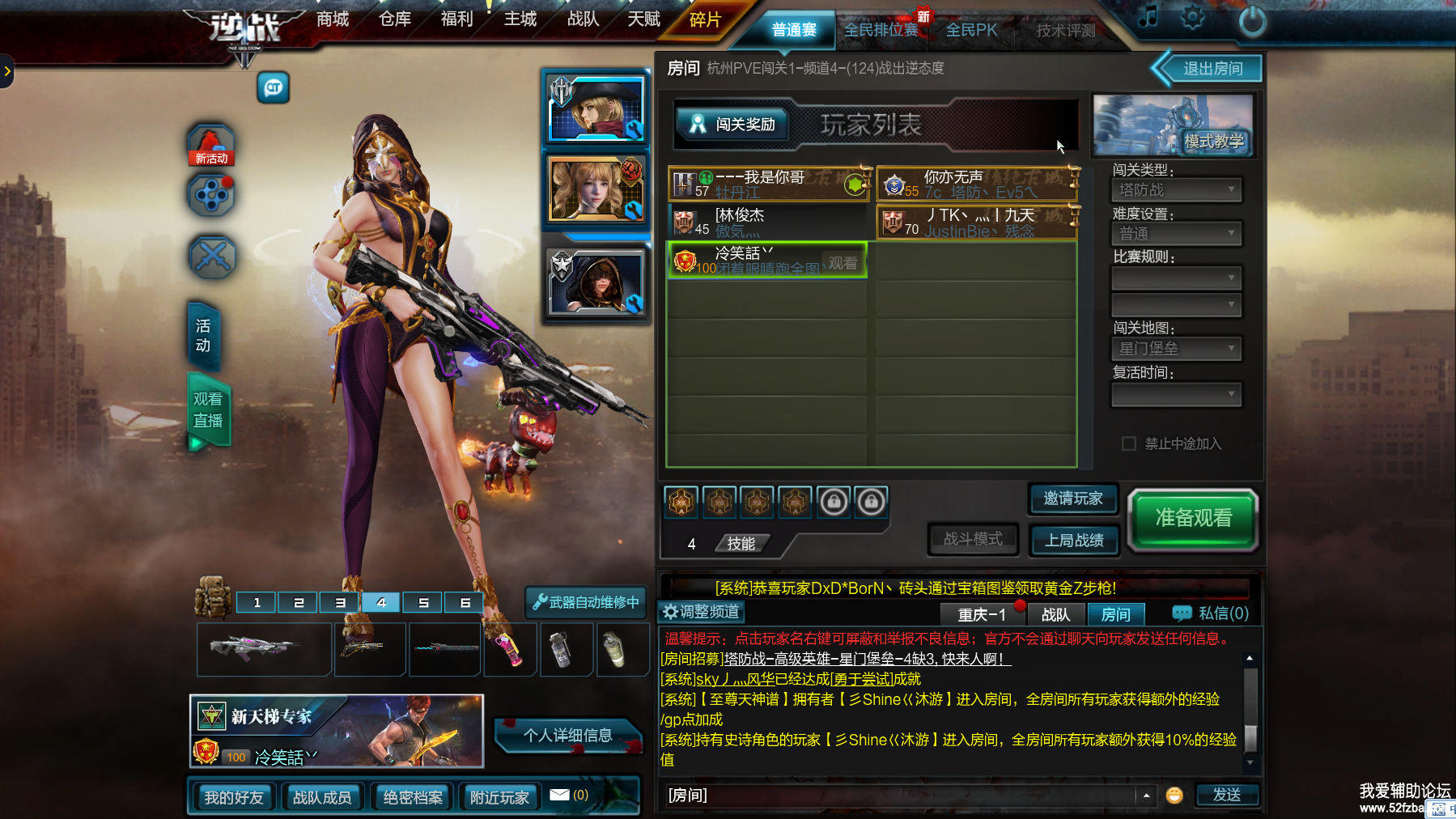This screenshot has height=819, width=1456.
Task: Open the 商城 shop menu
Action: [x=333, y=19]
